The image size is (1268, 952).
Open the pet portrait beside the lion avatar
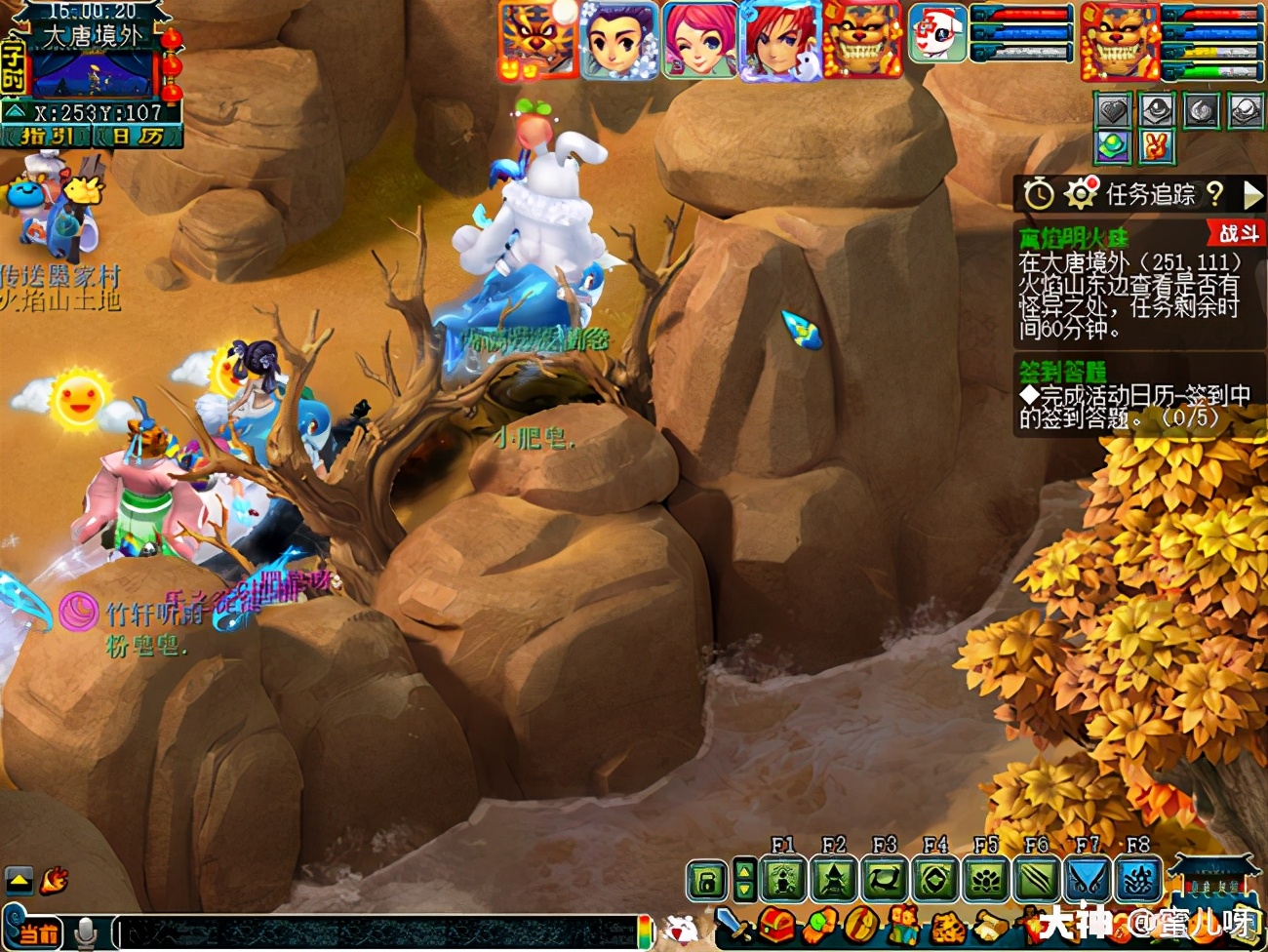[x=937, y=34]
